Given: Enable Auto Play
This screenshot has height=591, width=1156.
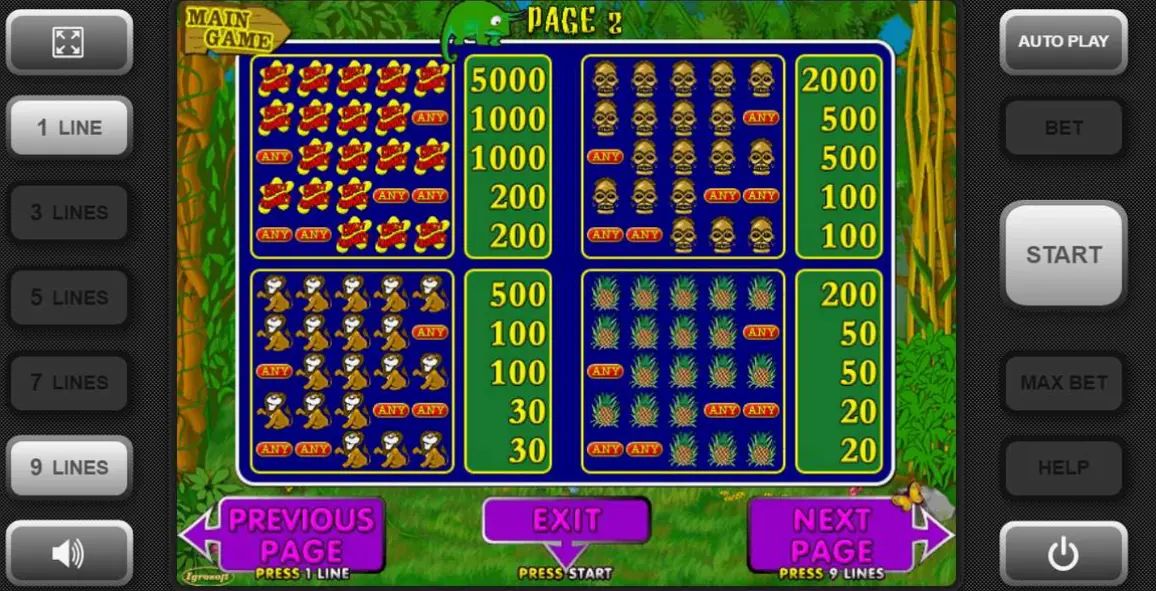Looking at the screenshot, I should [x=1063, y=42].
